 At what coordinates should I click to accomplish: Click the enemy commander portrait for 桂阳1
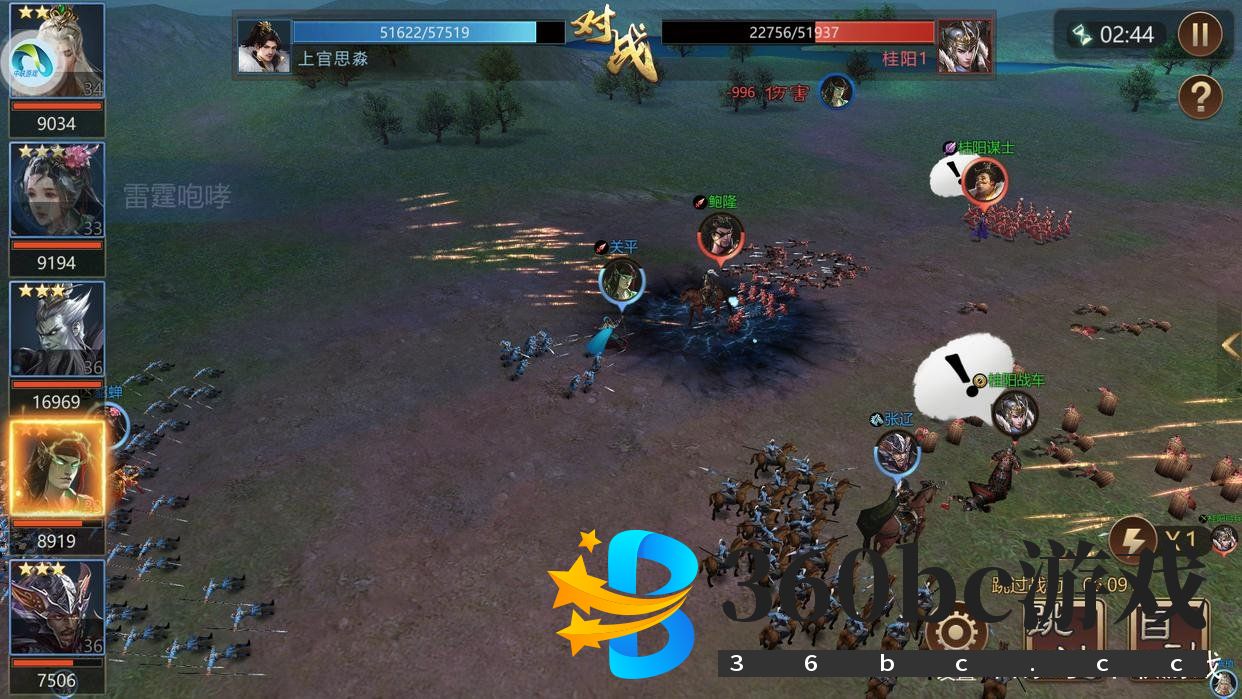pyautogui.click(x=964, y=46)
